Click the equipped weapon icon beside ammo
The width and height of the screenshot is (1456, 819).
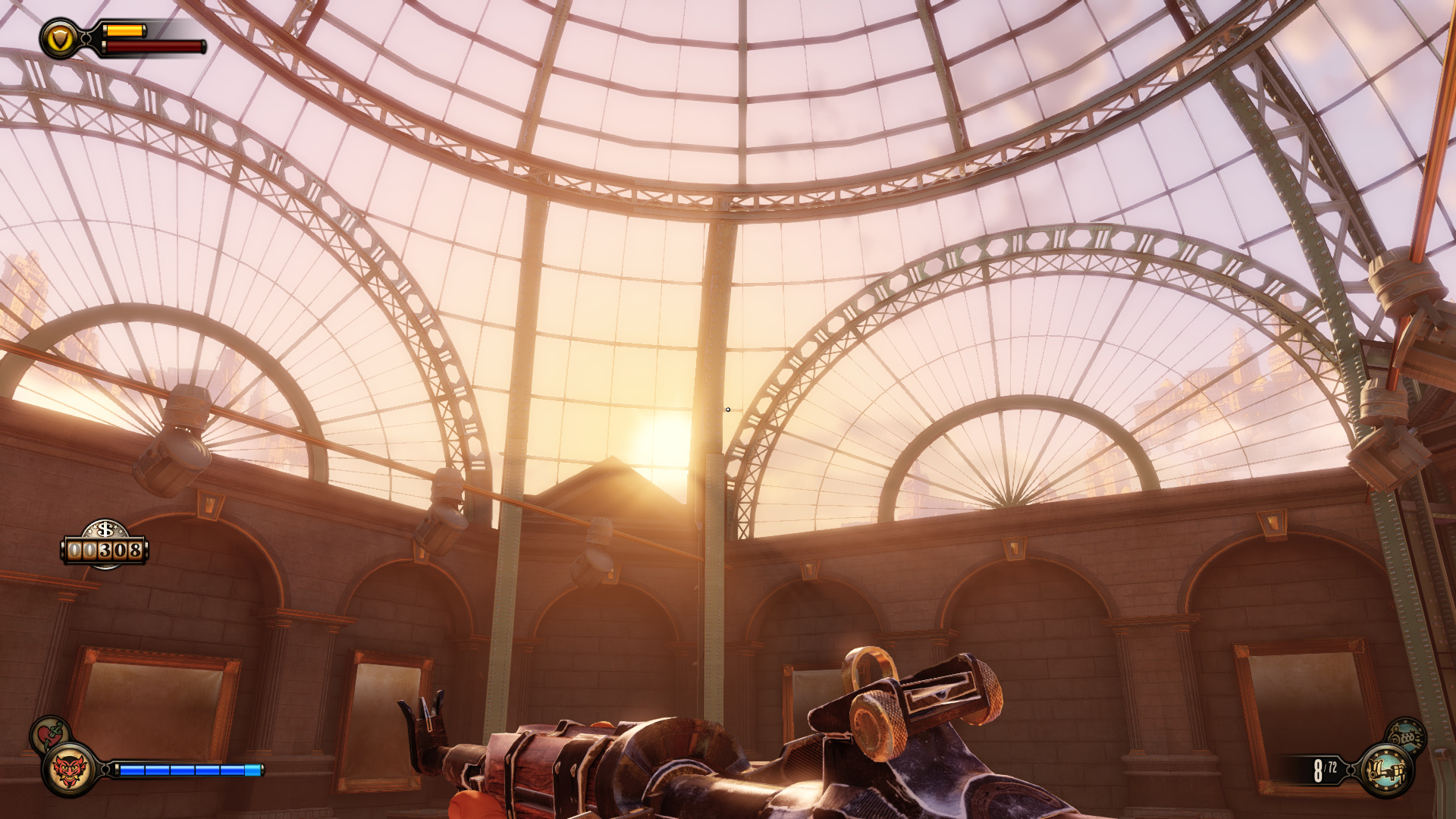(1386, 770)
